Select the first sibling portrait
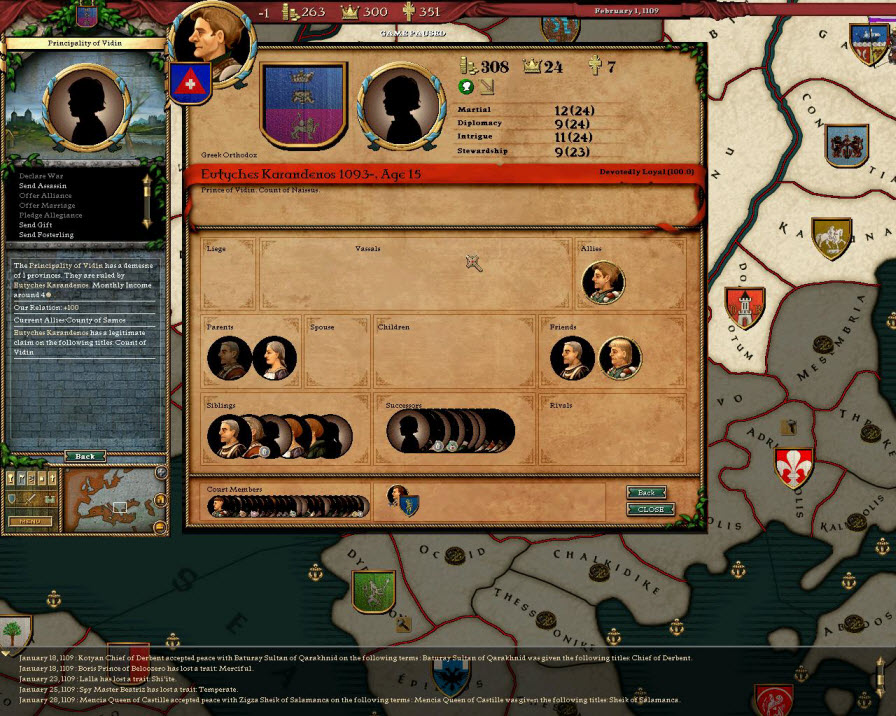The width and height of the screenshot is (896, 716). coord(228,436)
